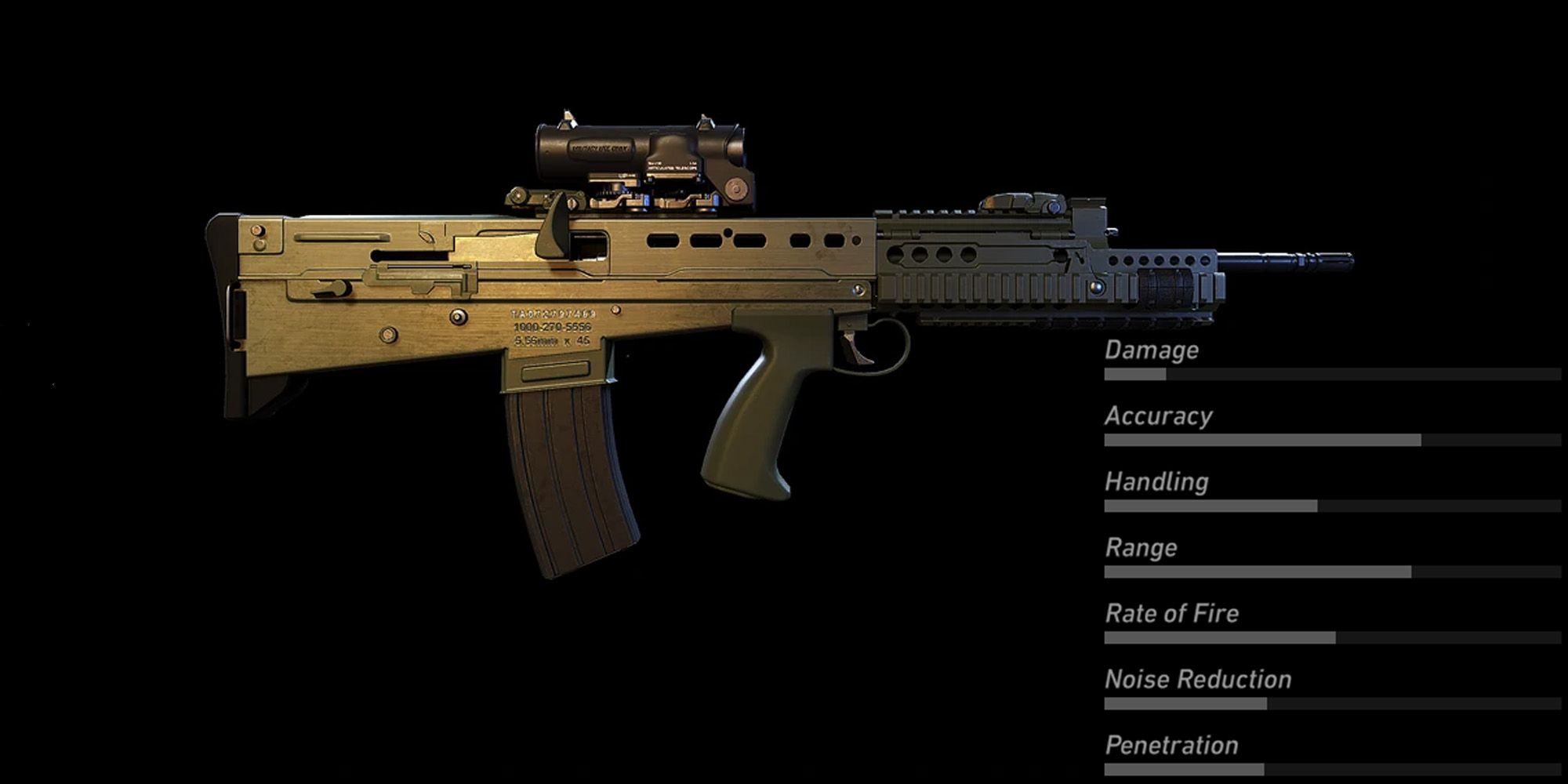Click the Handling stat label
The image size is (1568, 784).
[x=1154, y=481]
